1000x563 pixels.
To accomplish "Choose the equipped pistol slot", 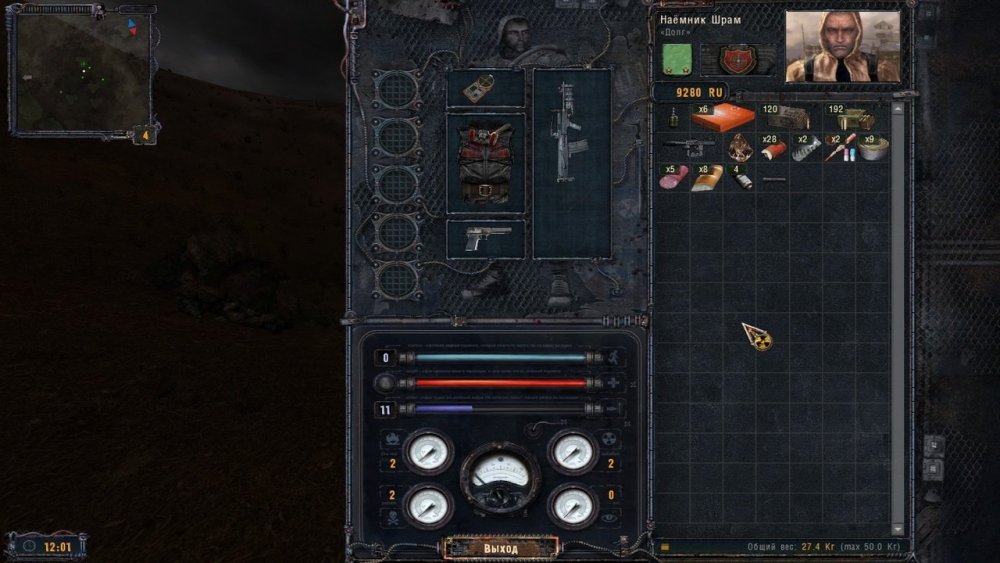I will tap(485, 239).
